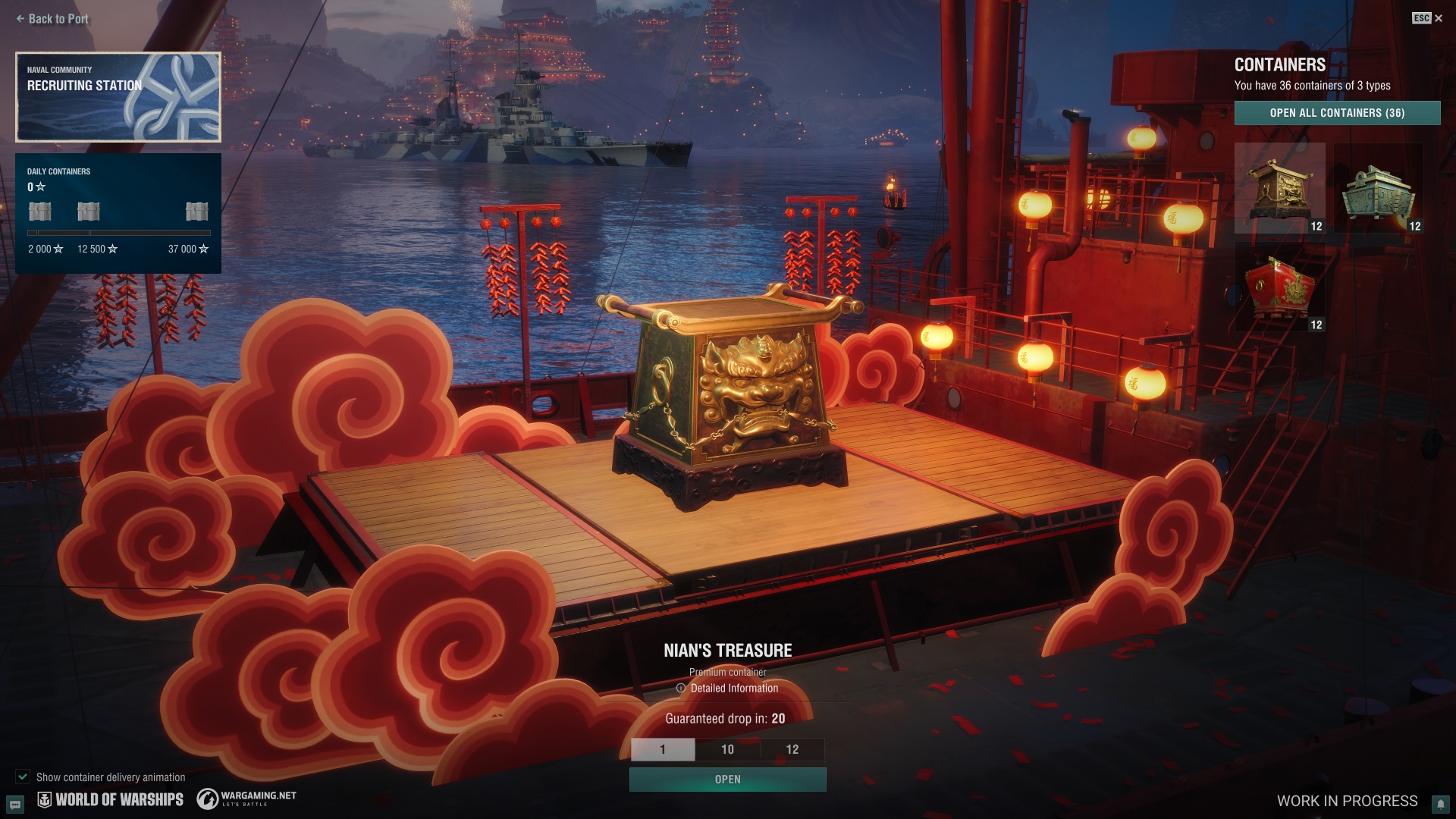Open the notifications bell icon
This screenshot has width=1456, height=819.
click(1440, 804)
